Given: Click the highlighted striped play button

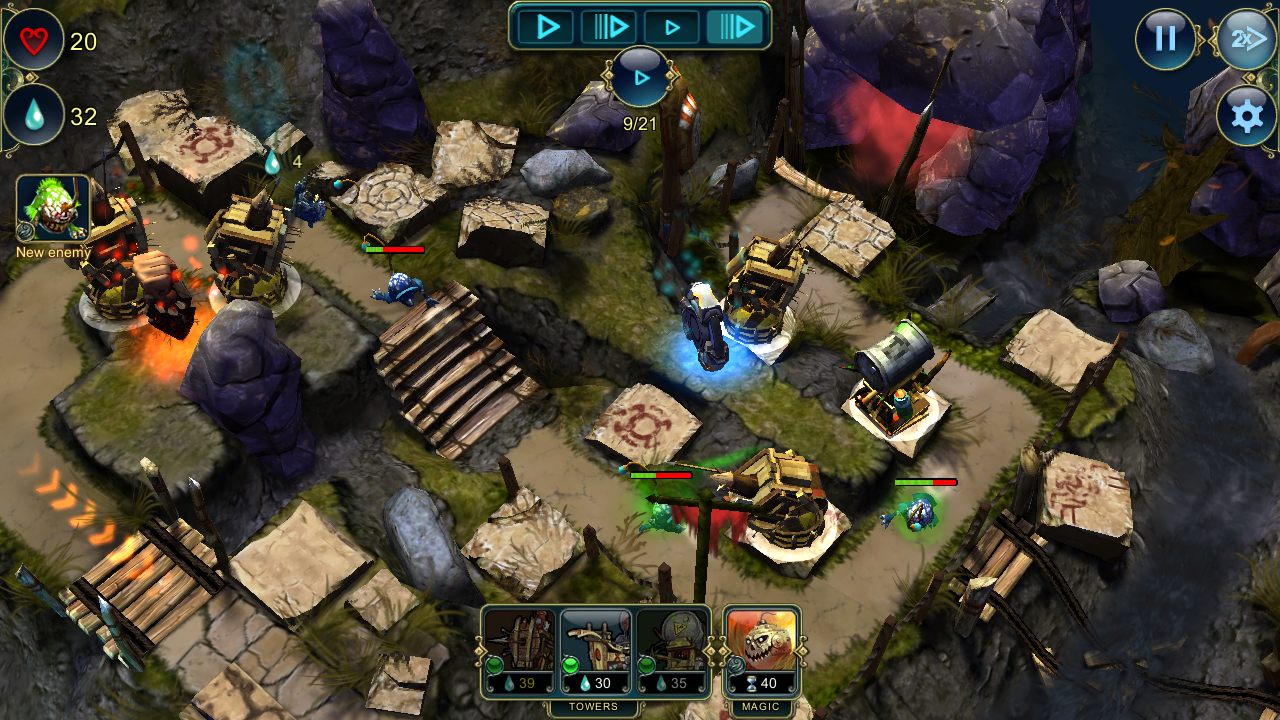Looking at the screenshot, I should pyautogui.click(x=735, y=27).
